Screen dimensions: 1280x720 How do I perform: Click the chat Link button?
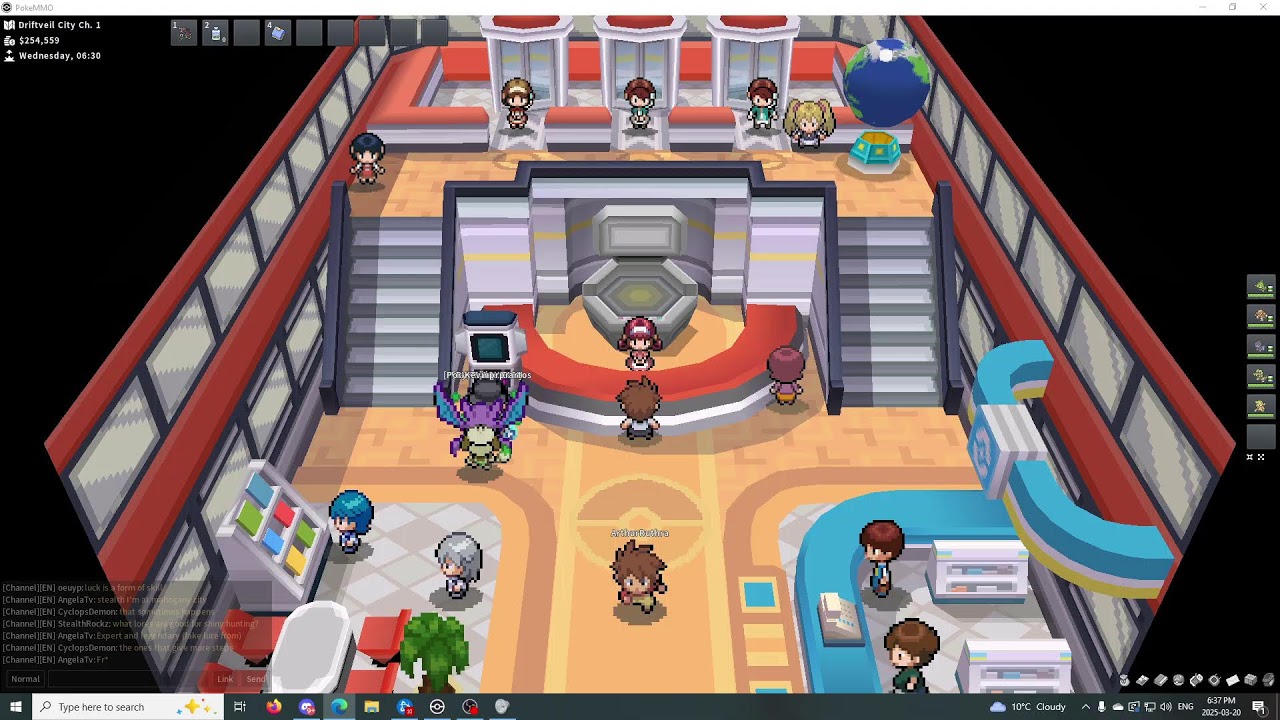pos(225,679)
